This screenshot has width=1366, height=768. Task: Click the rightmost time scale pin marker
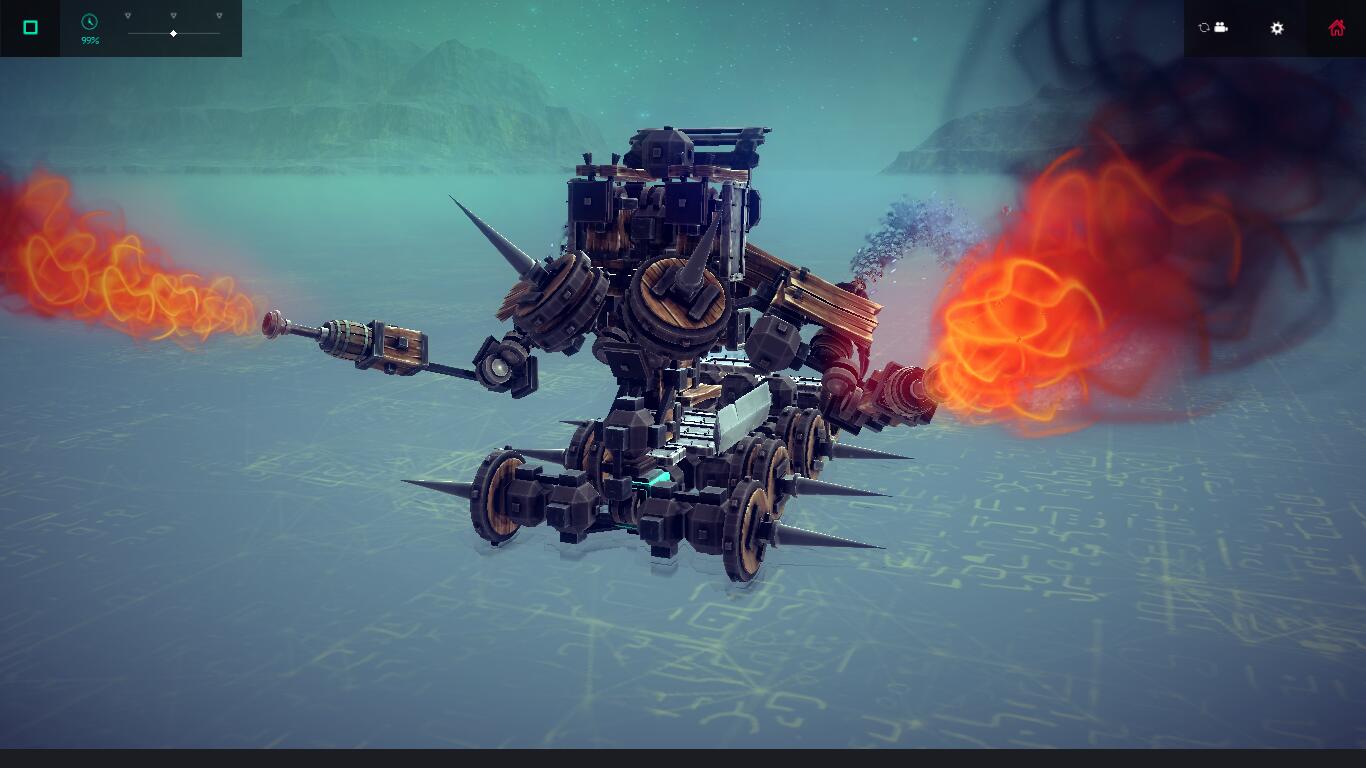point(218,15)
